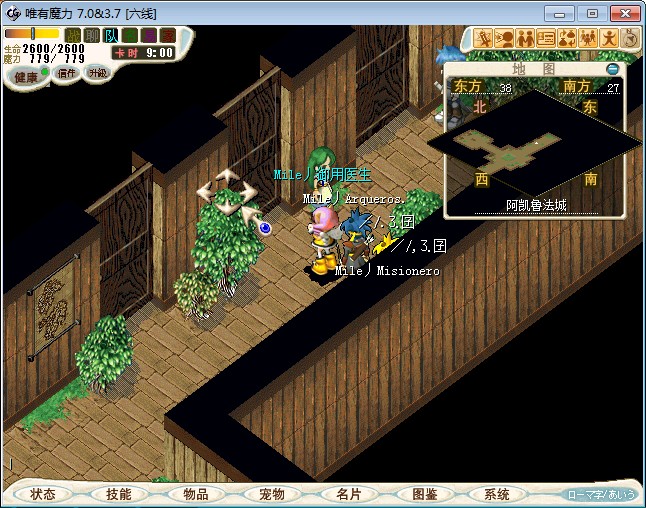Image resolution: width=646 pixels, height=508 pixels.
Task: Toggle the 战 battle mode switch
Action: coord(73,35)
